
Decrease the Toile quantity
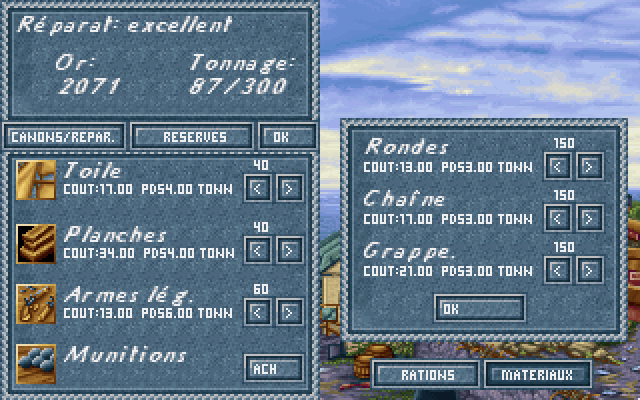258,188
